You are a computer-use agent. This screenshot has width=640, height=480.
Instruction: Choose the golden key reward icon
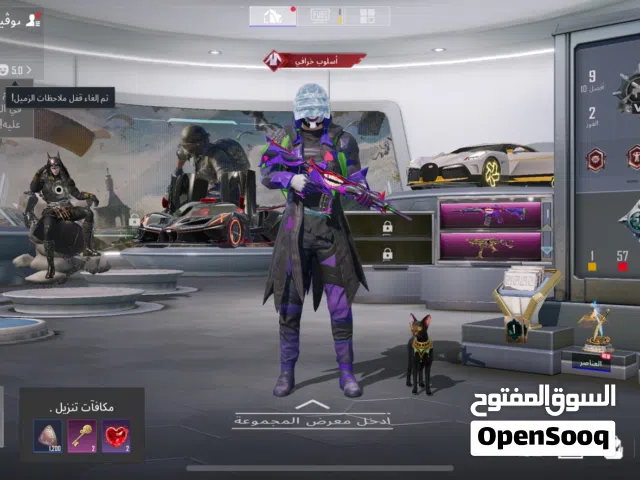(x=81, y=436)
